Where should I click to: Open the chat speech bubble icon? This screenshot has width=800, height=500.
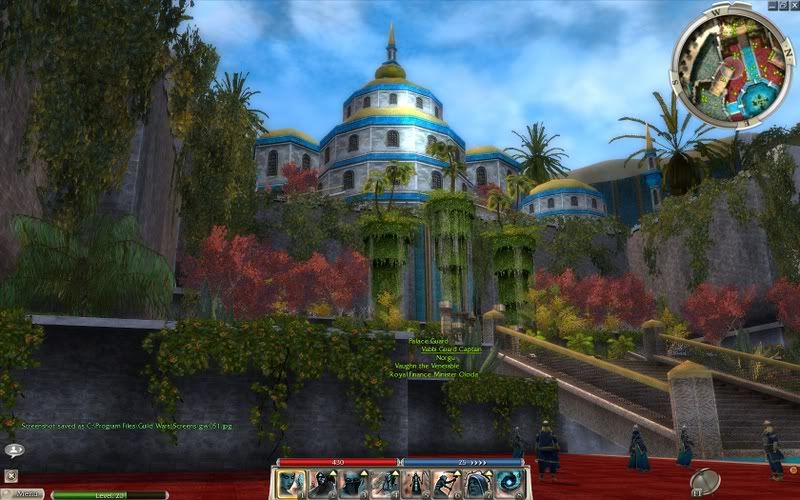point(13,451)
